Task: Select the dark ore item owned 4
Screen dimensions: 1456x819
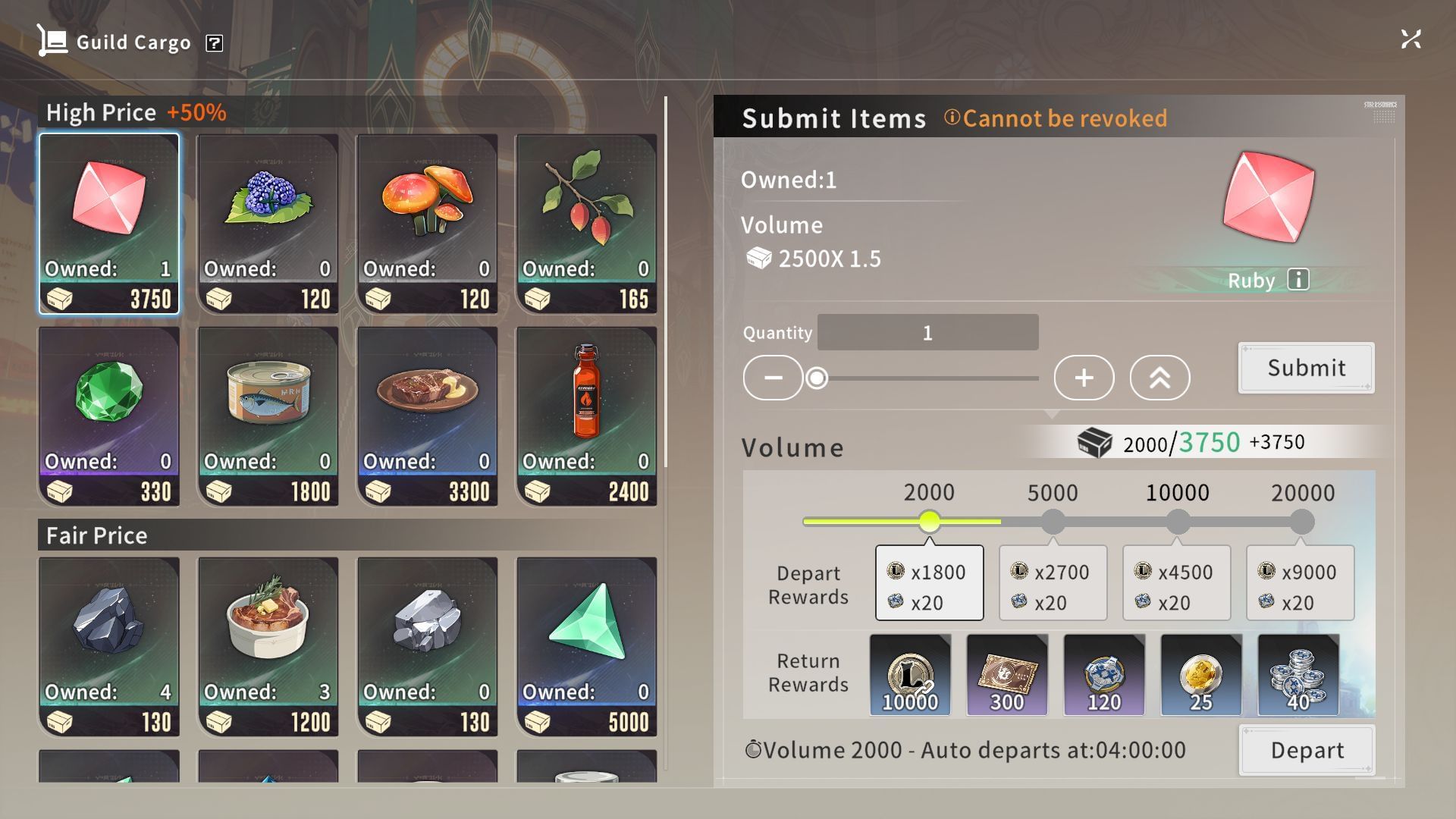Action: [x=109, y=647]
